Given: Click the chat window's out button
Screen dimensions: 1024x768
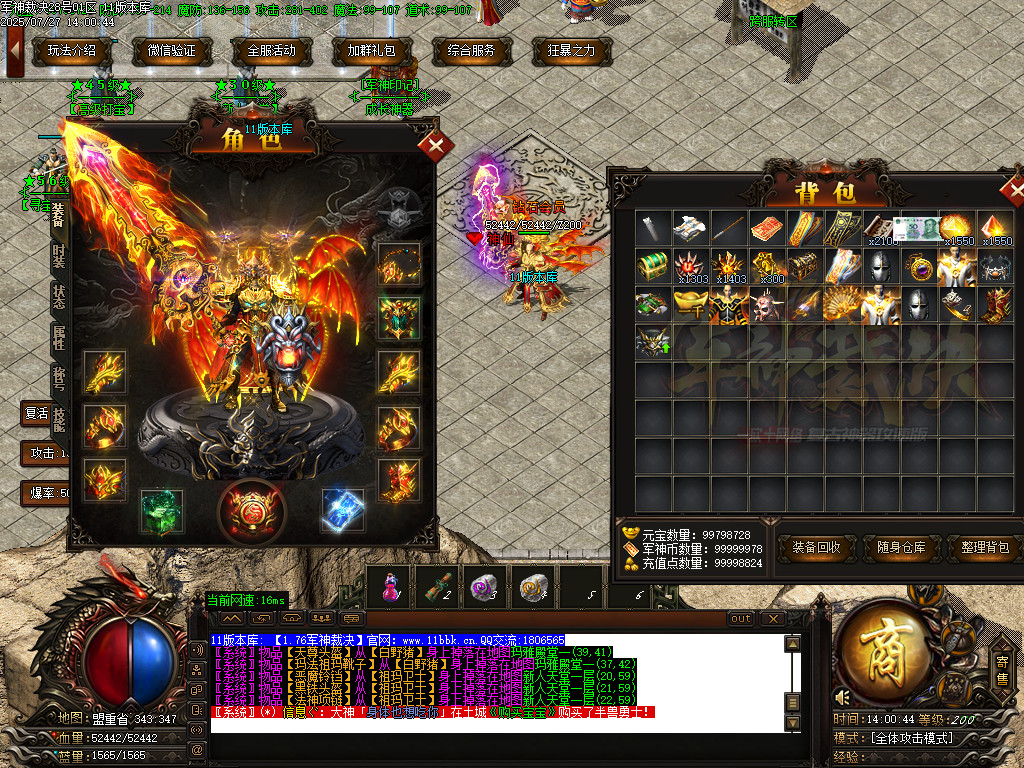Looking at the screenshot, I should click(741, 619).
